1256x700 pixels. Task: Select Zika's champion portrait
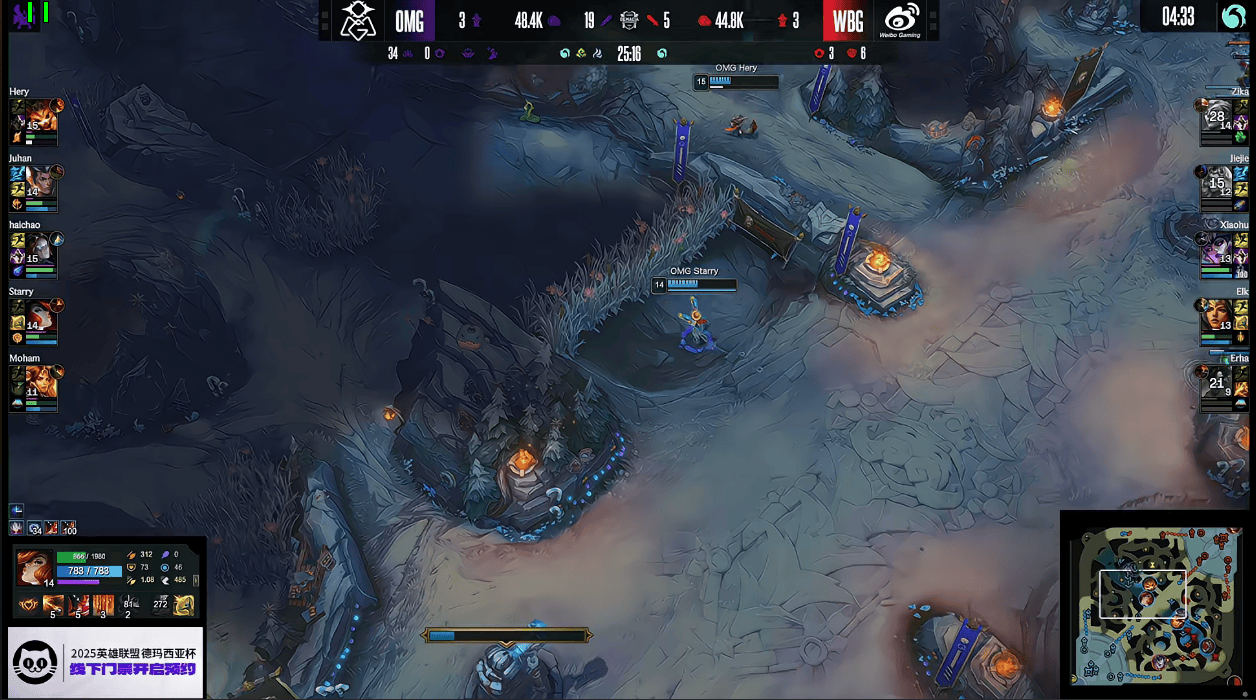(1218, 116)
